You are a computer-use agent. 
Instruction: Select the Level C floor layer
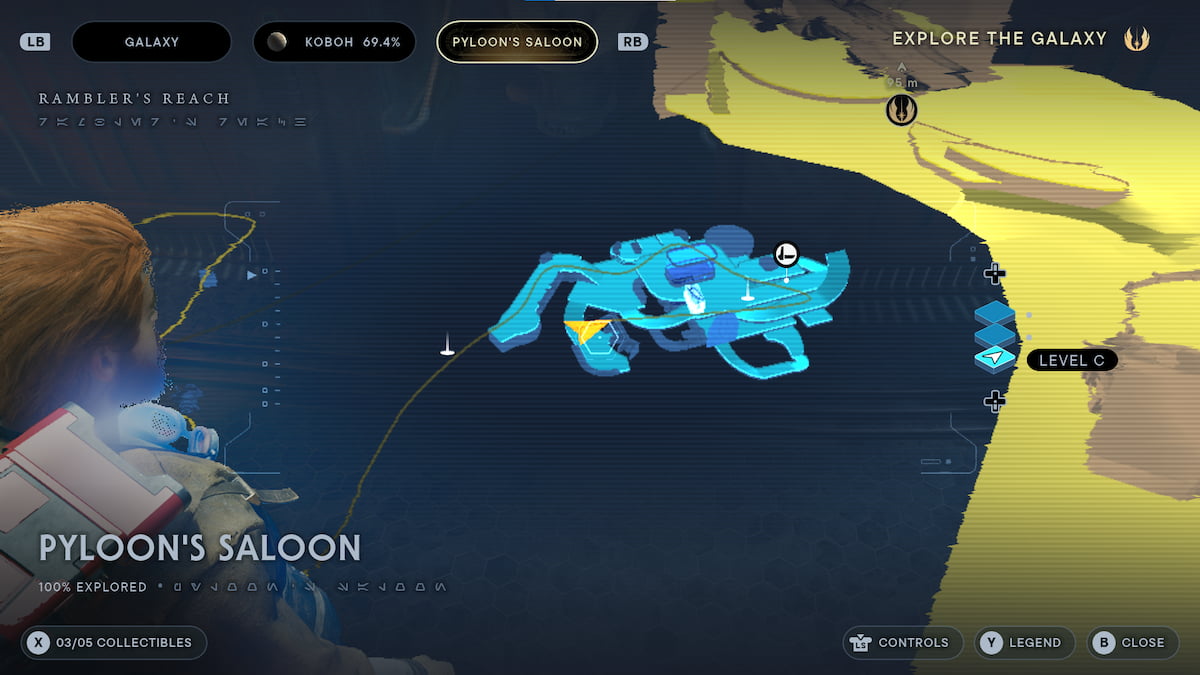(x=994, y=359)
